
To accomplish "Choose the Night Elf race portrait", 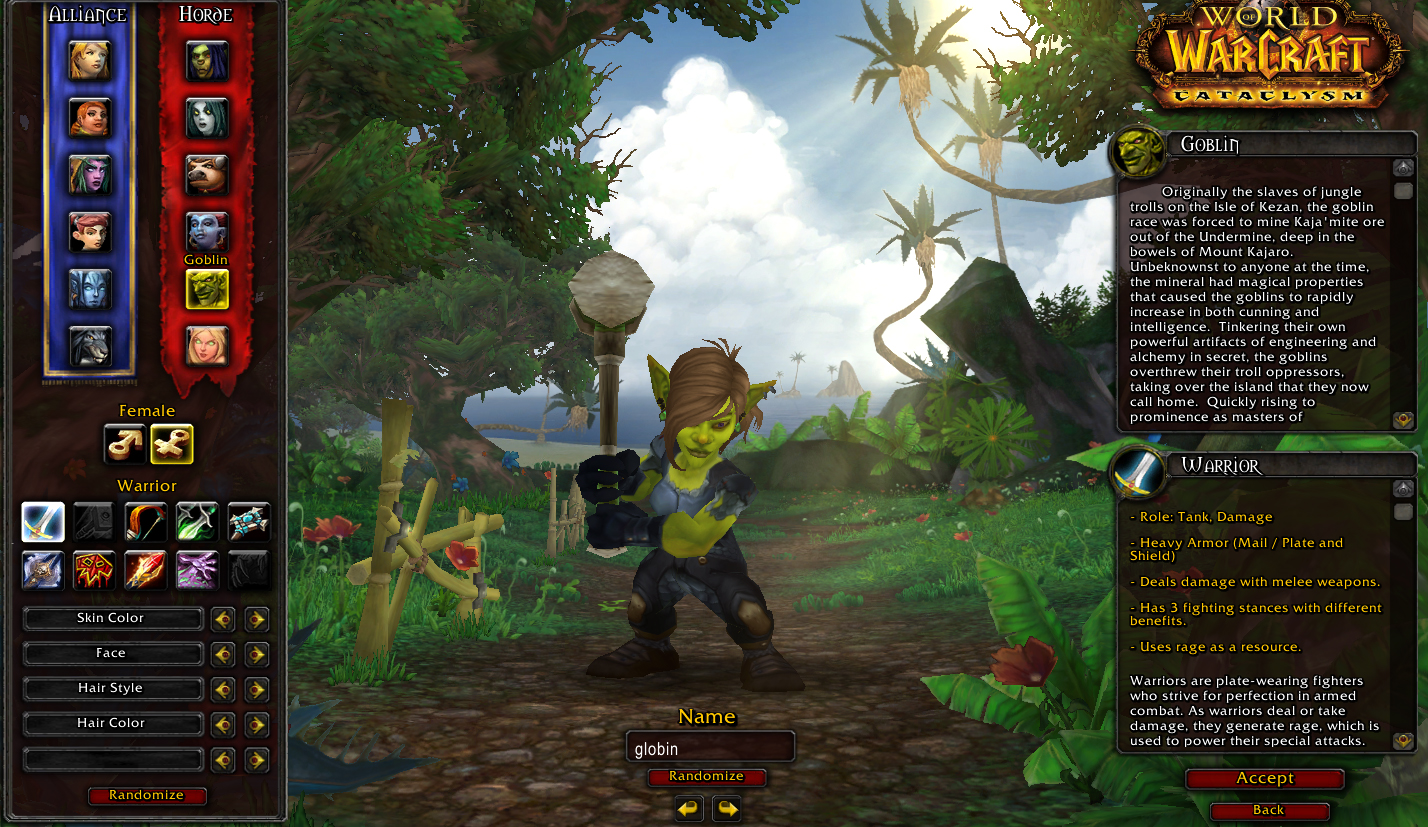I will point(90,175).
